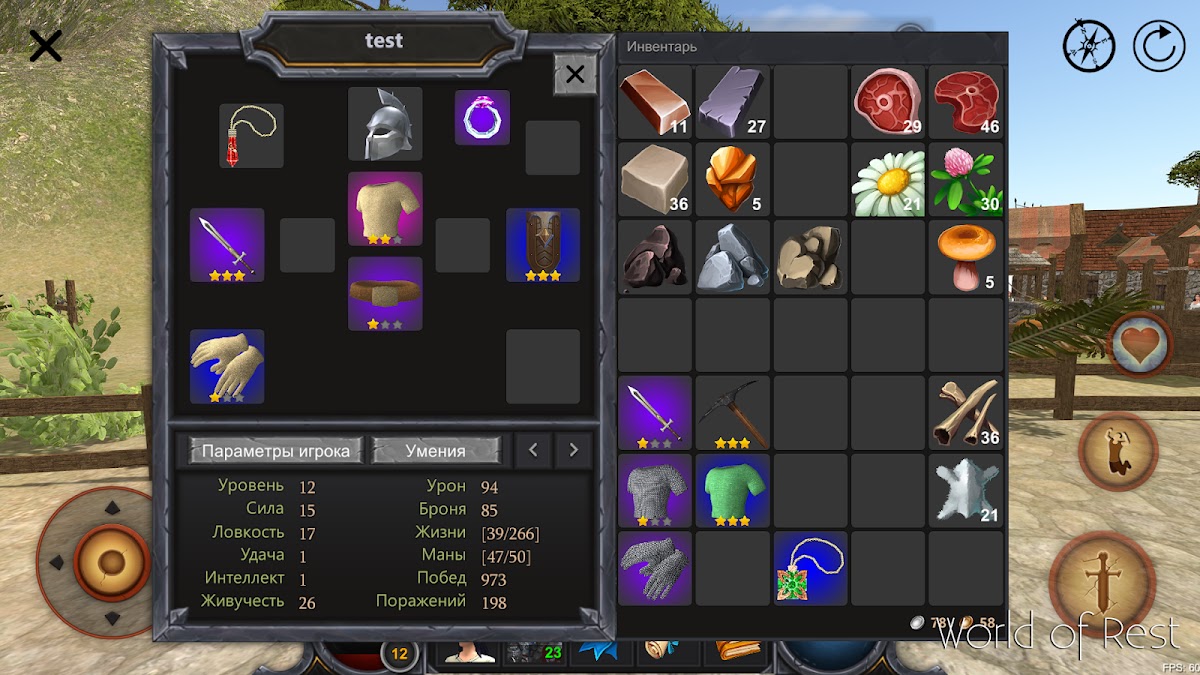Select the three-star pickaxe in inventory
The width and height of the screenshot is (1200, 675).
pyautogui.click(x=733, y=412)
